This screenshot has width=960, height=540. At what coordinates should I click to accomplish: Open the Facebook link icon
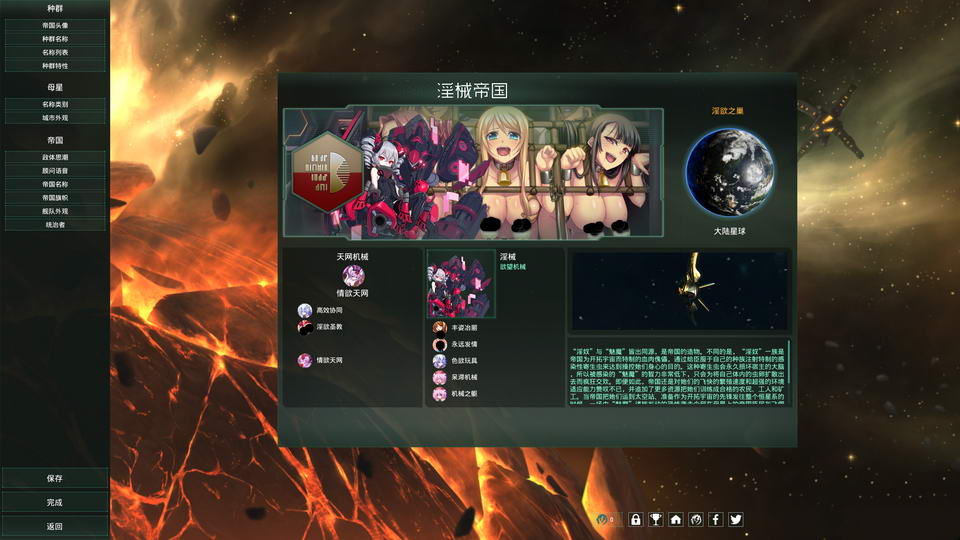pos(715,519)
